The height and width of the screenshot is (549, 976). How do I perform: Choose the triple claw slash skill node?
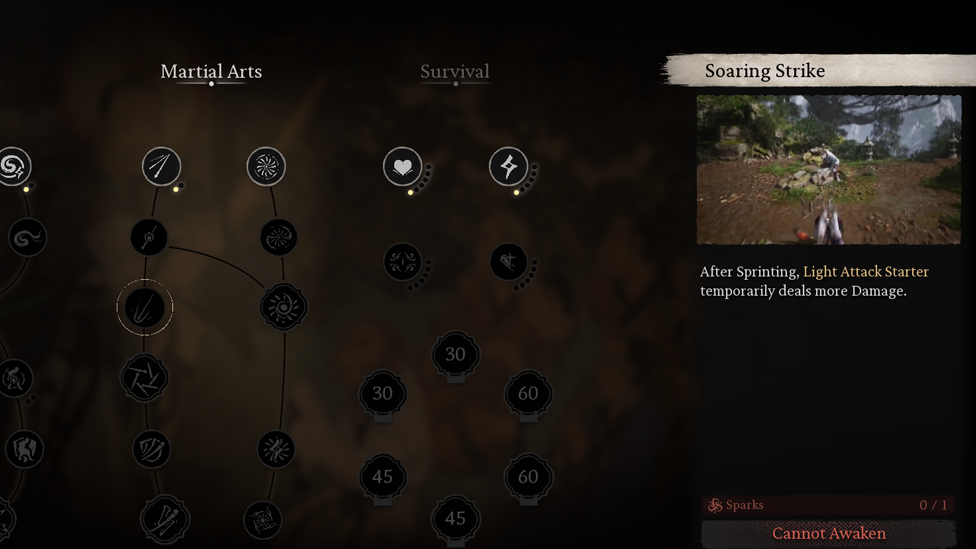152,449
